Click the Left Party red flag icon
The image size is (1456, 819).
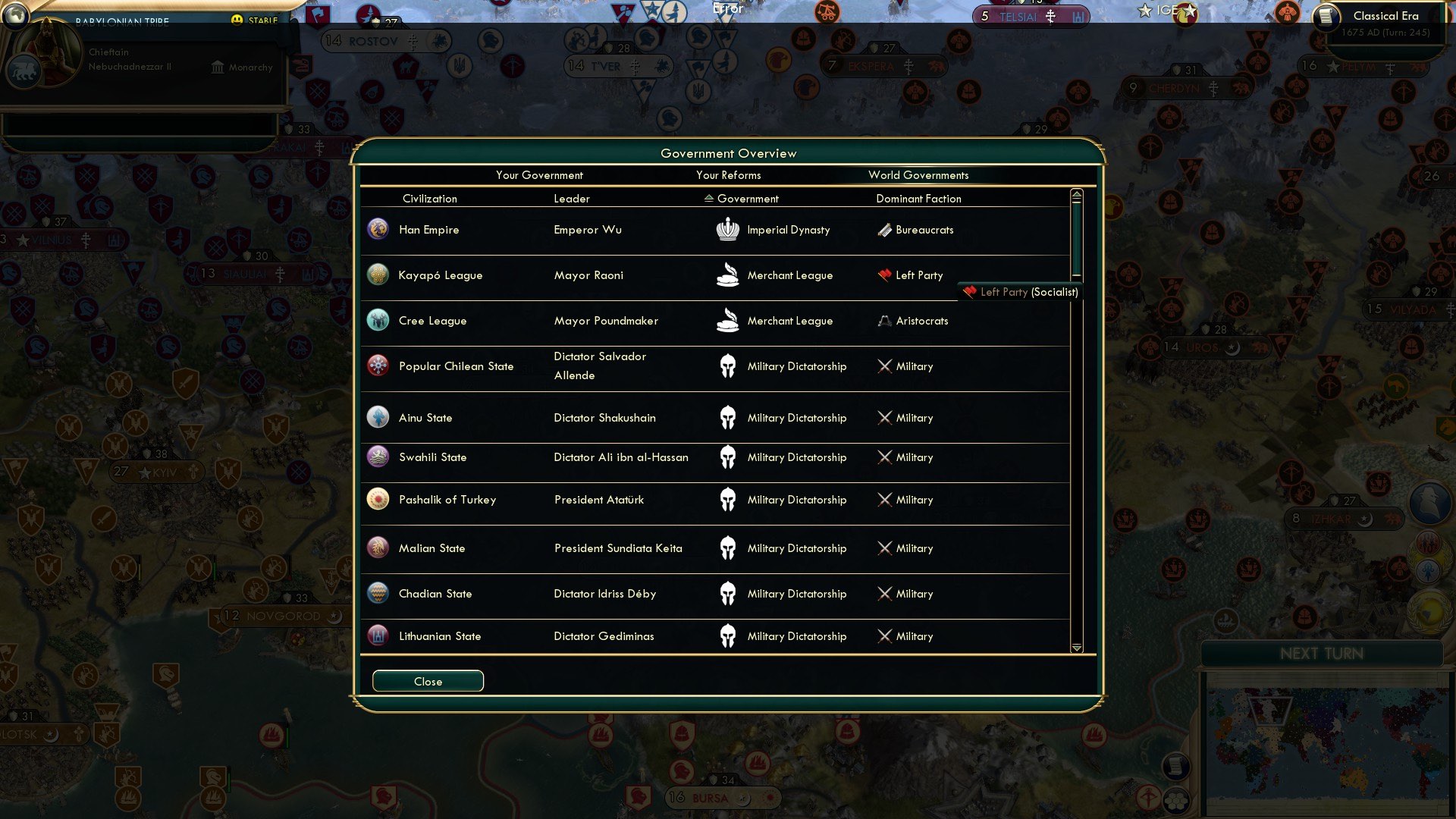pyautogui.click(x=884, y=275)
